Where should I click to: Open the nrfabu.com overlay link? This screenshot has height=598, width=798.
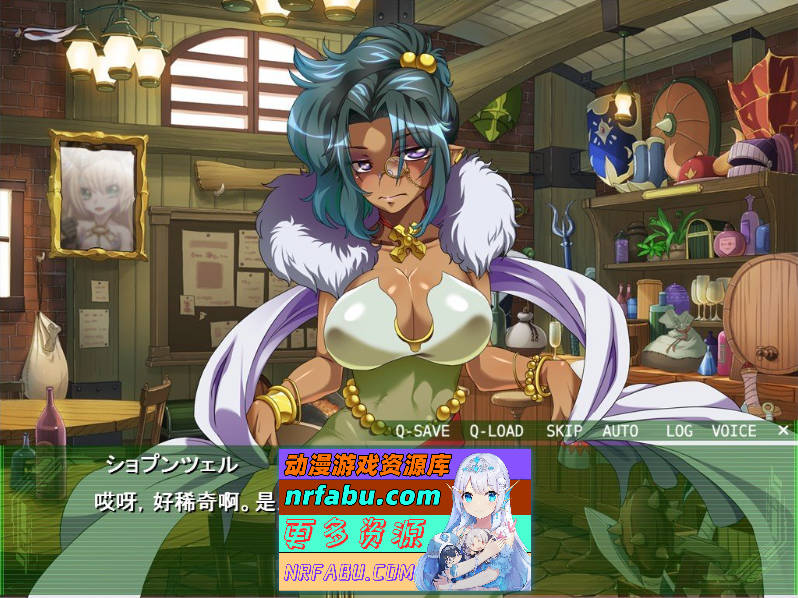pyautogui.click(x=363, y=496)
